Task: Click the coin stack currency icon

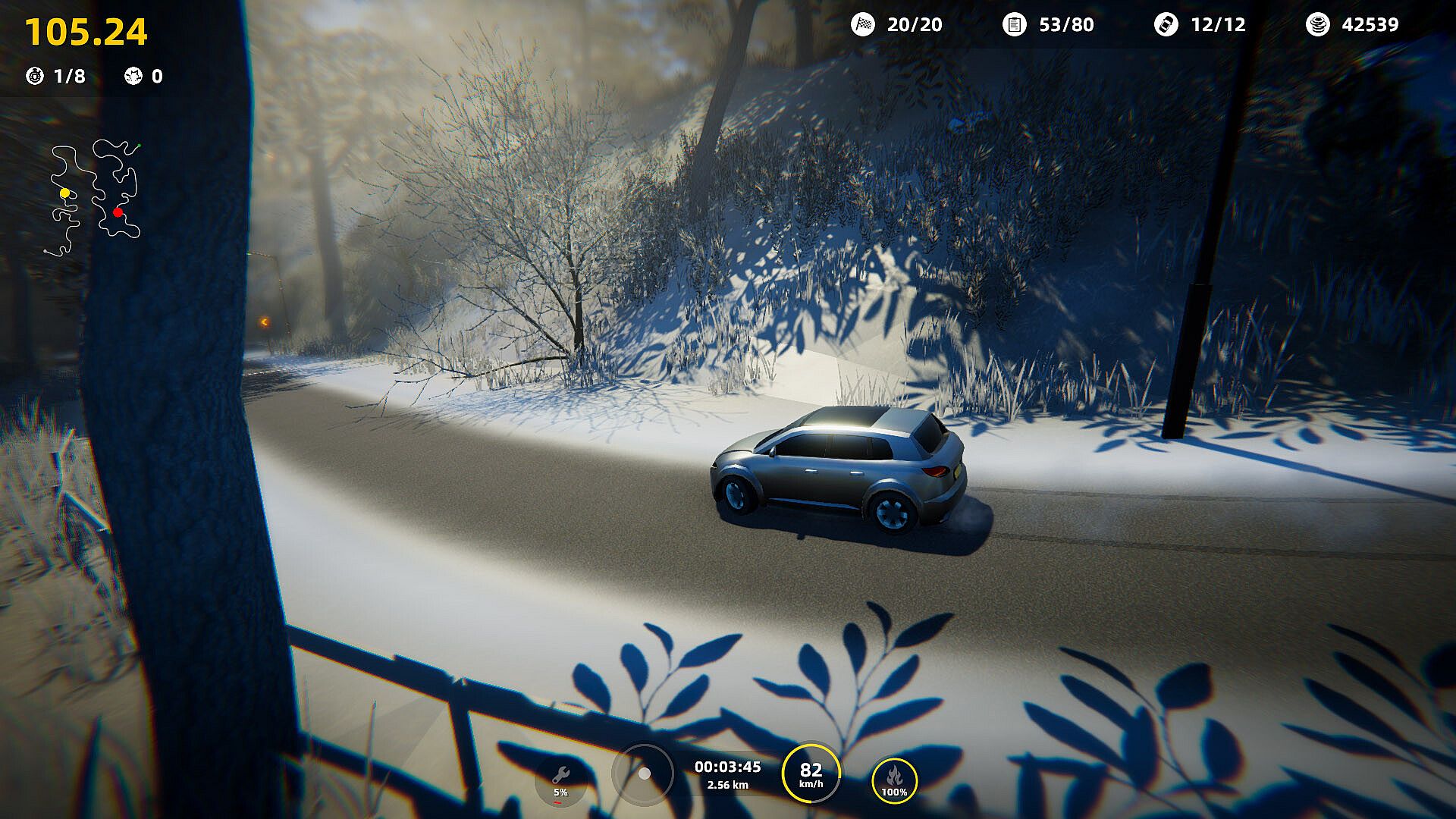Action: [1318, 24]
